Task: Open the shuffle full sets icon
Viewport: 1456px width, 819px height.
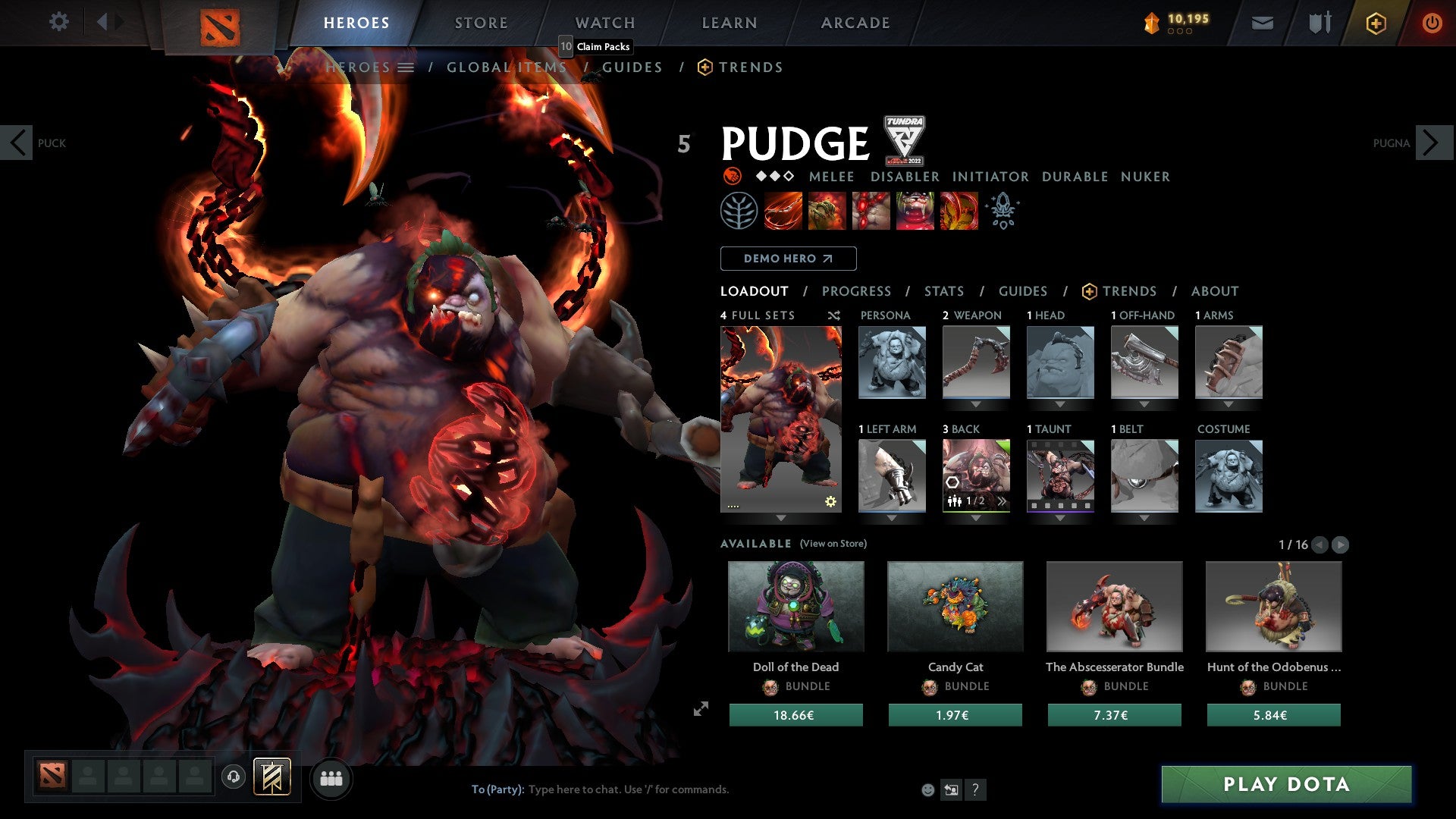Action: (833, 315)
